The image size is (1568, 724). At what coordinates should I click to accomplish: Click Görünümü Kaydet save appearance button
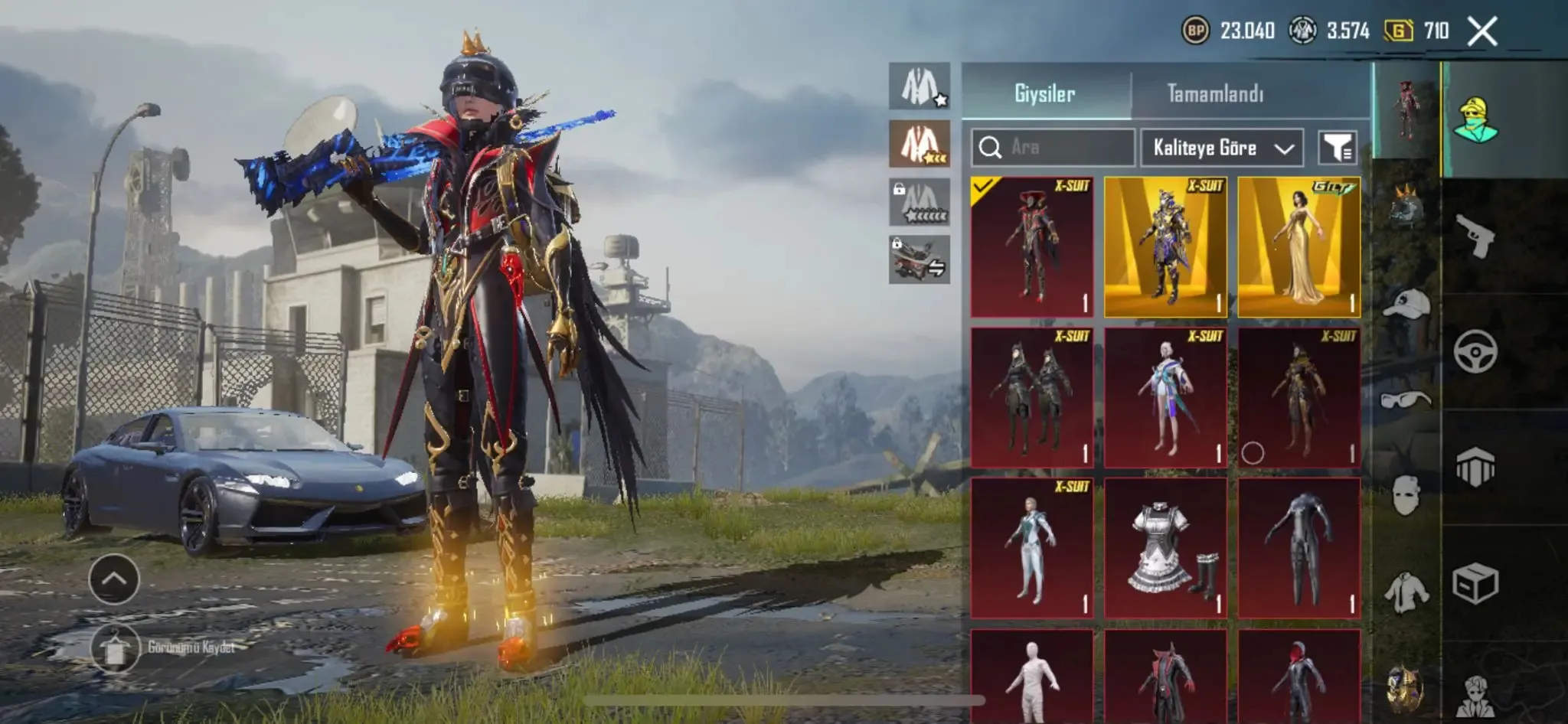click(x=115, y=648)
